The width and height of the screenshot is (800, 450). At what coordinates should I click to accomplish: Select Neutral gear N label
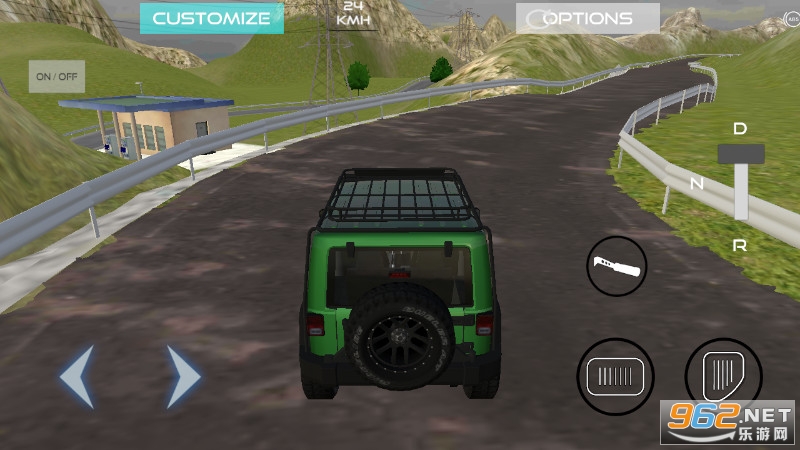(698, 183)
